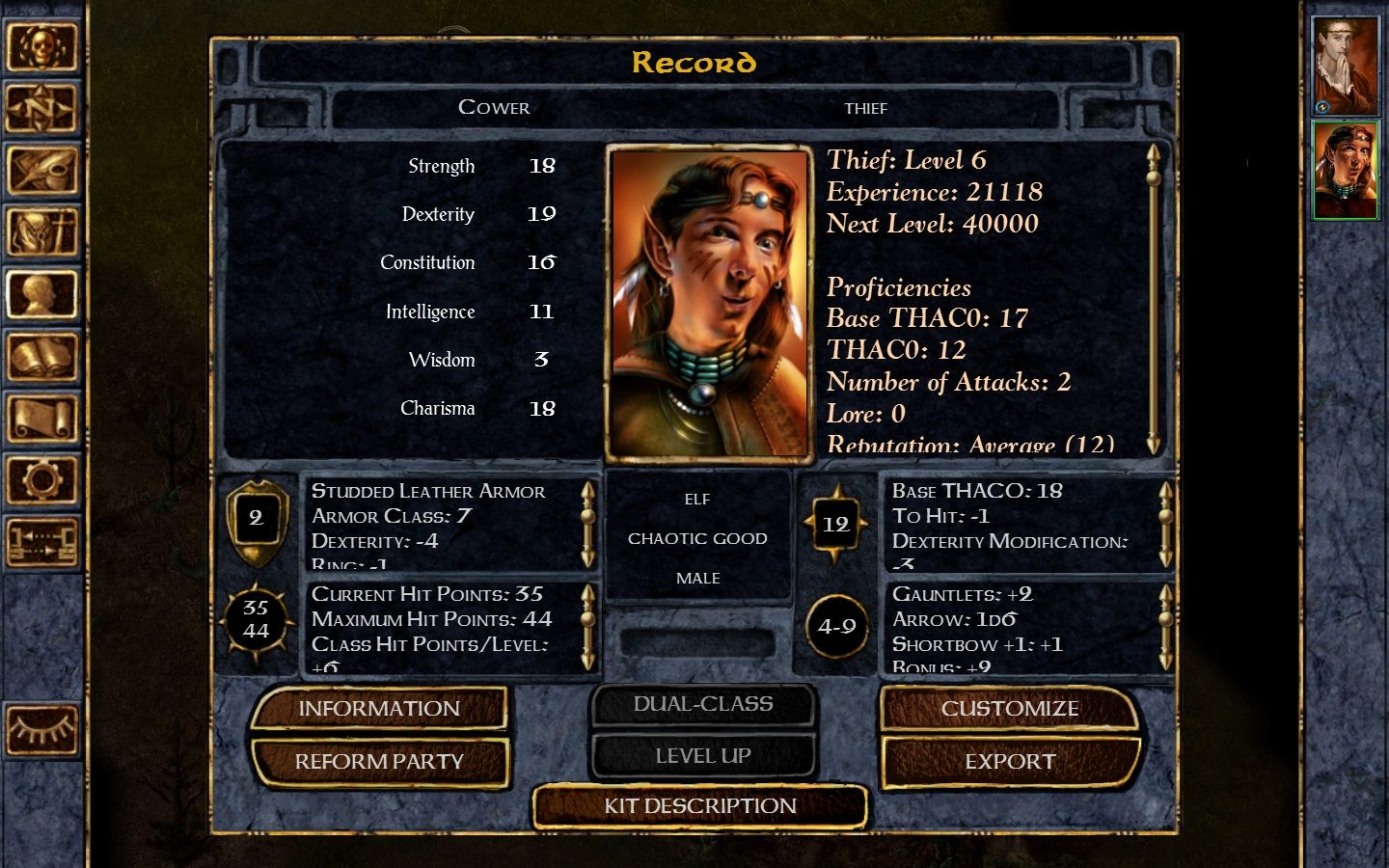1389x868 pixels.
Task: Select Cower's elf portrait in party bar
Action: pos(1345,171)
